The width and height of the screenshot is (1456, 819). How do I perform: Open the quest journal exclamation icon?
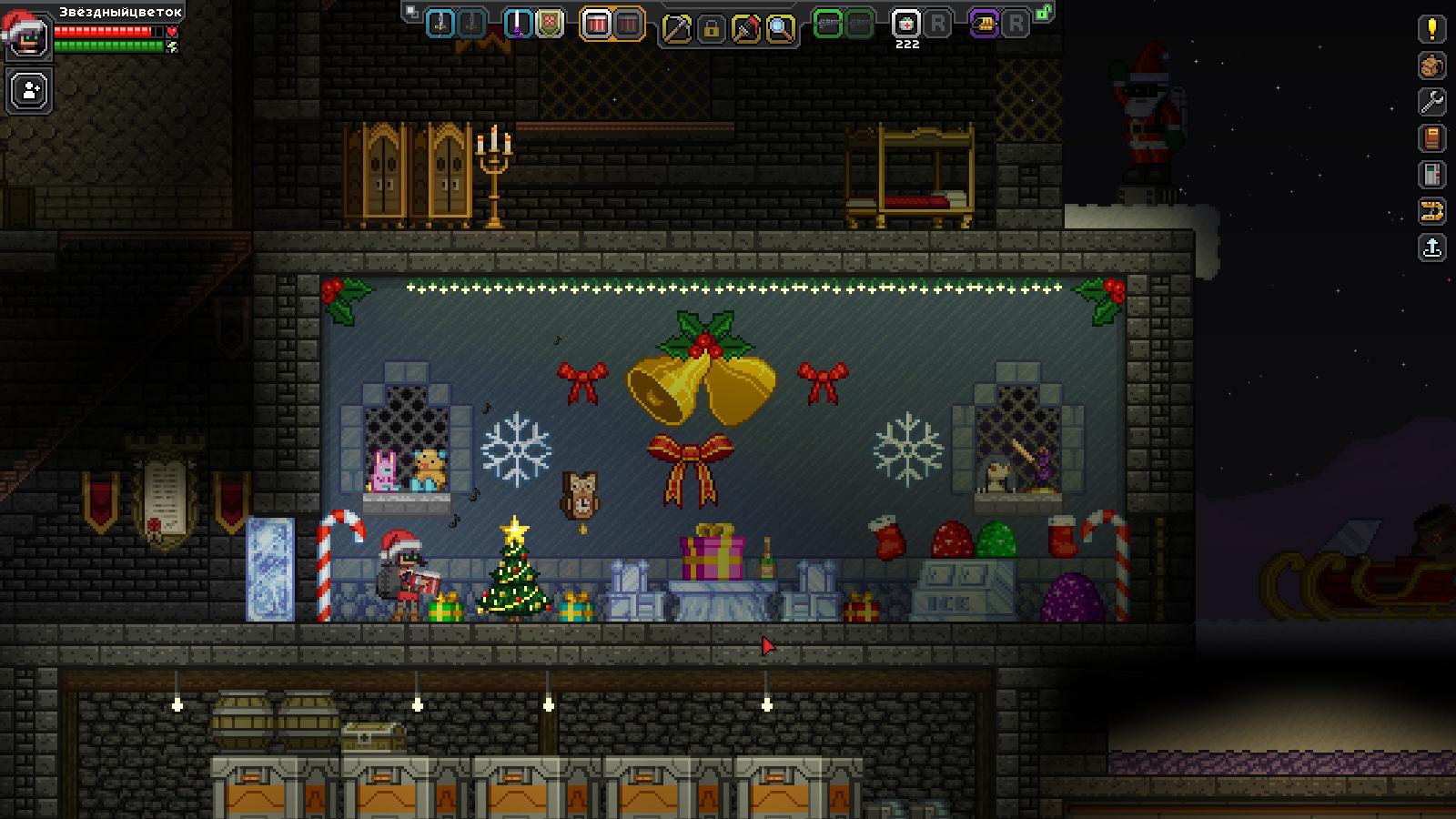click(1431, 29)
